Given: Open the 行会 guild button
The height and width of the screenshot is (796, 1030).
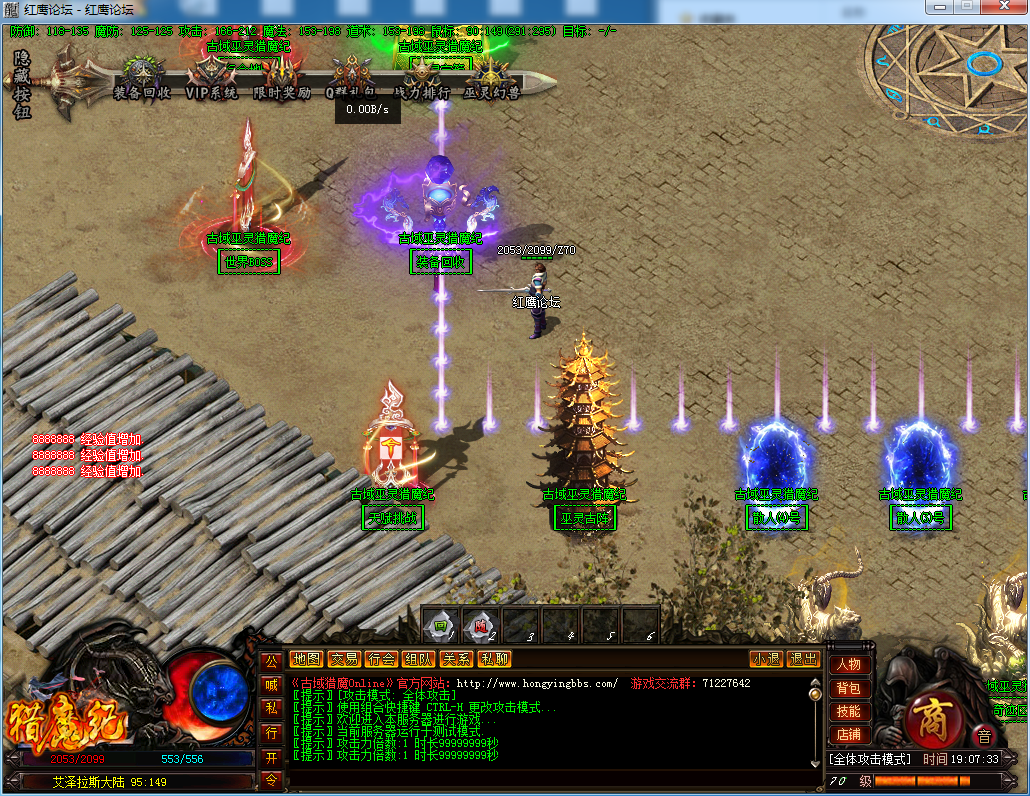Looking at the screenshot, I should pos(381,659).
